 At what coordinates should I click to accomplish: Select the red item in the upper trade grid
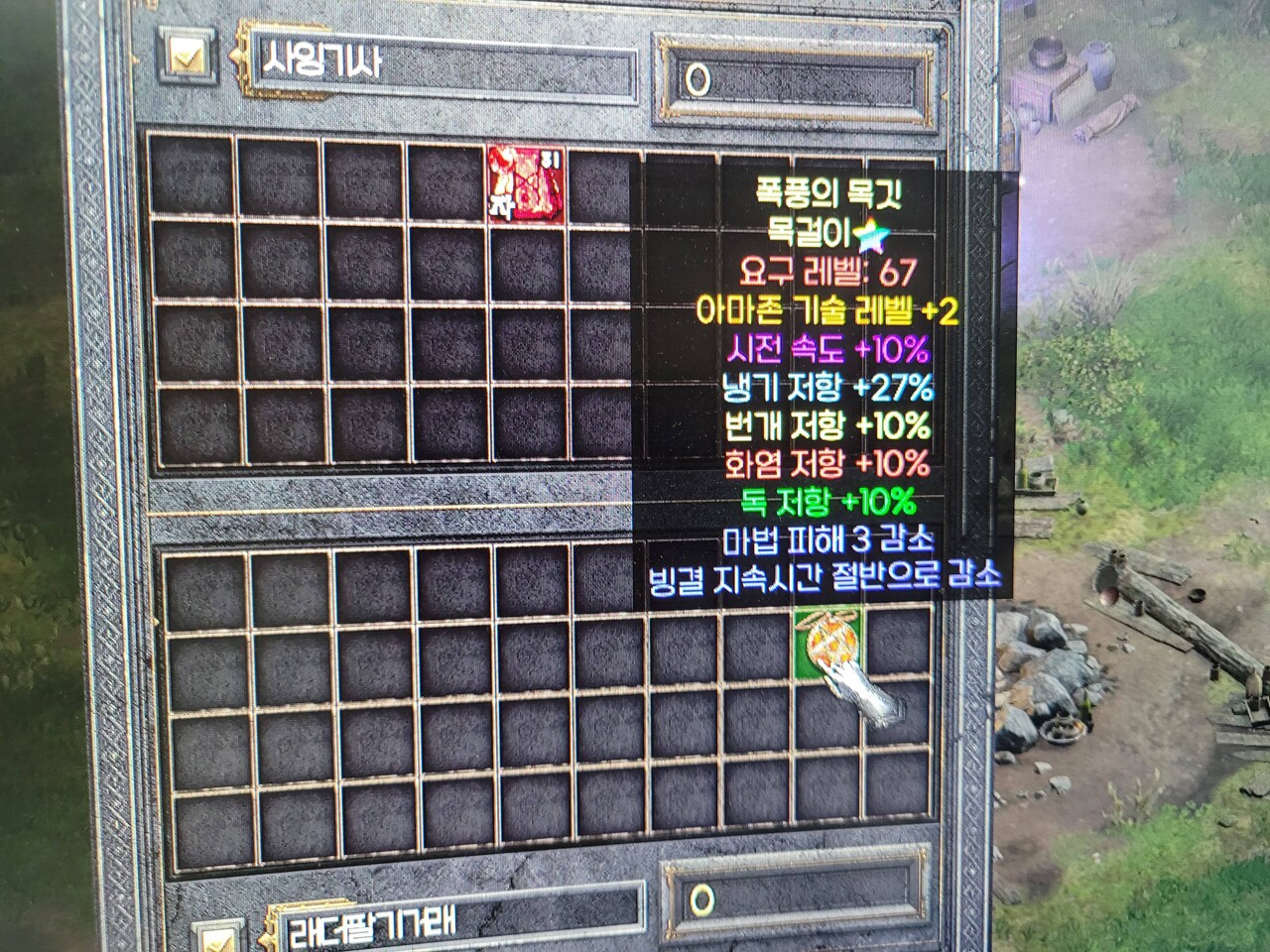coord(526,183)
